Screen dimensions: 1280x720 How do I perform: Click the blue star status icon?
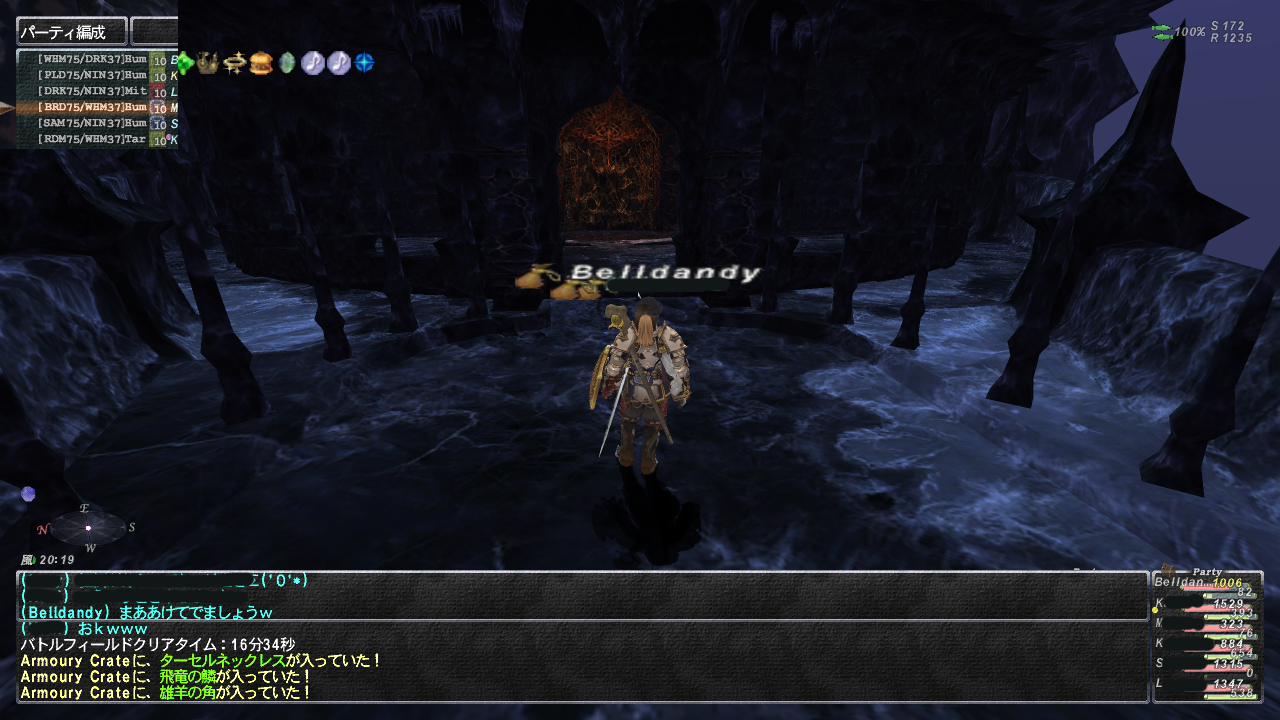point(364,63)
